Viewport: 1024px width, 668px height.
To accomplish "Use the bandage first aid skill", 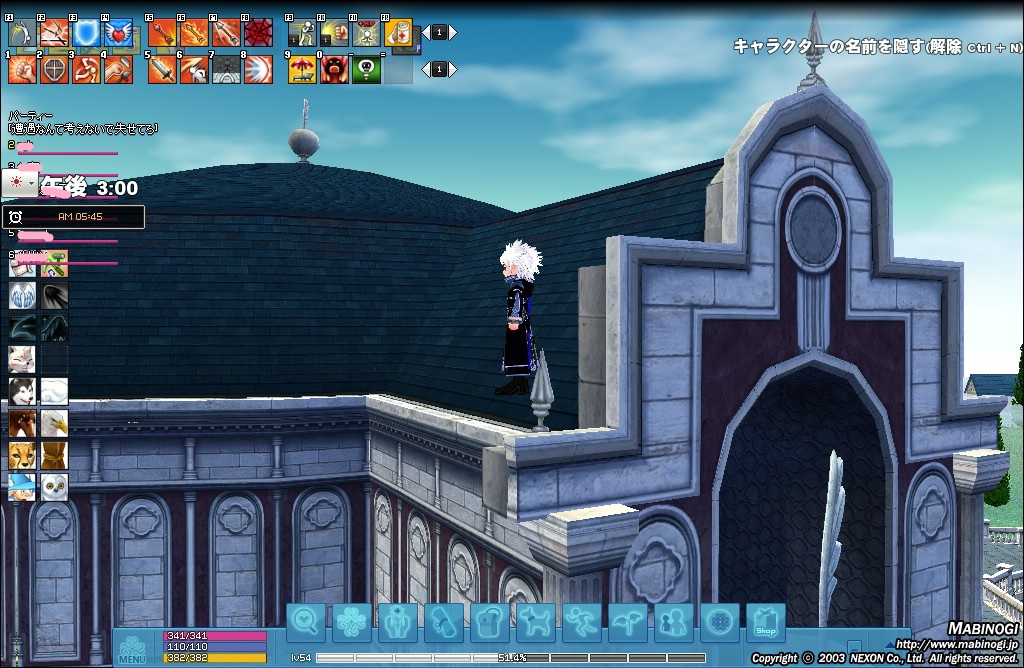I will tap(399, 33).
